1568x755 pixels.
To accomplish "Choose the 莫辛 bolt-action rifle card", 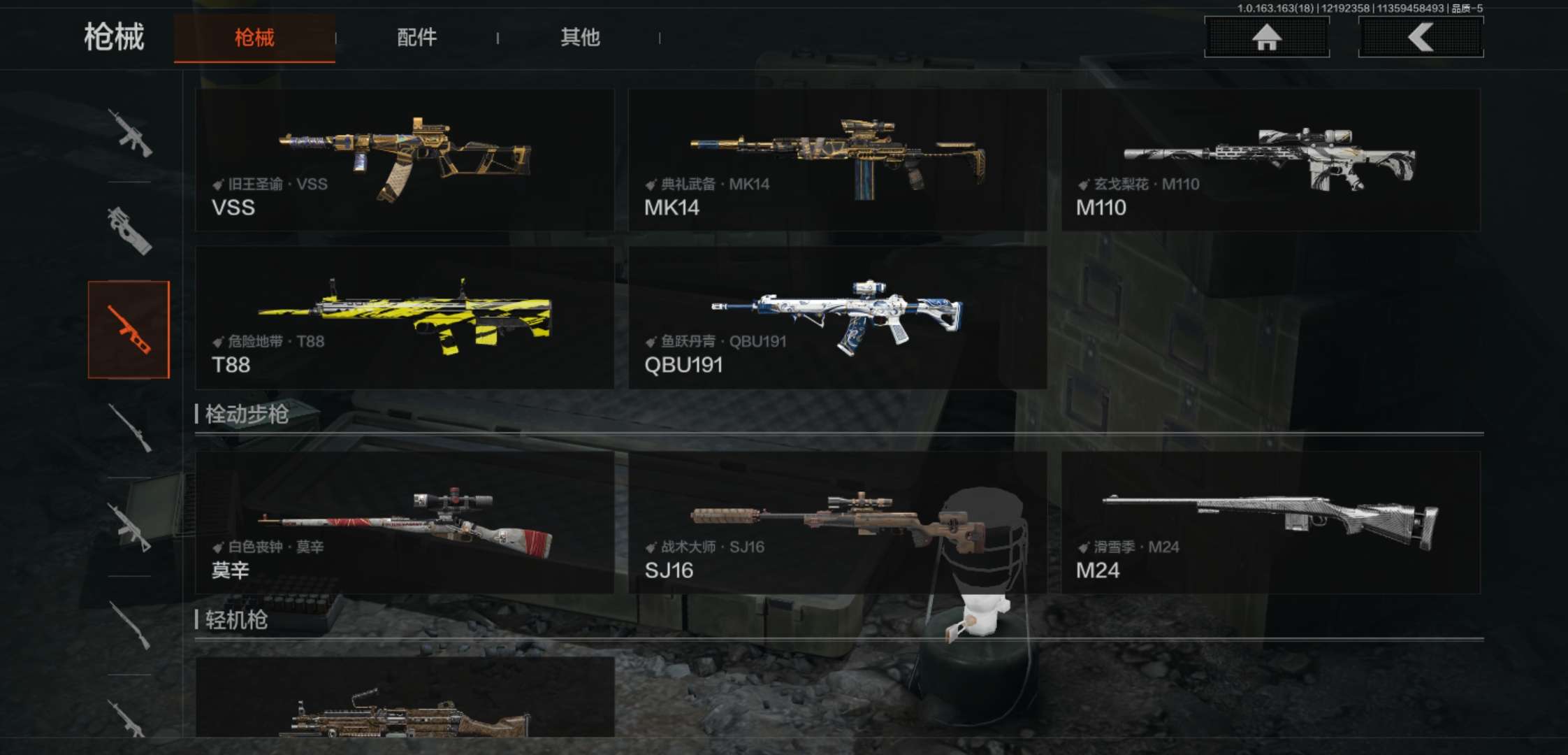I will (405, 523).
